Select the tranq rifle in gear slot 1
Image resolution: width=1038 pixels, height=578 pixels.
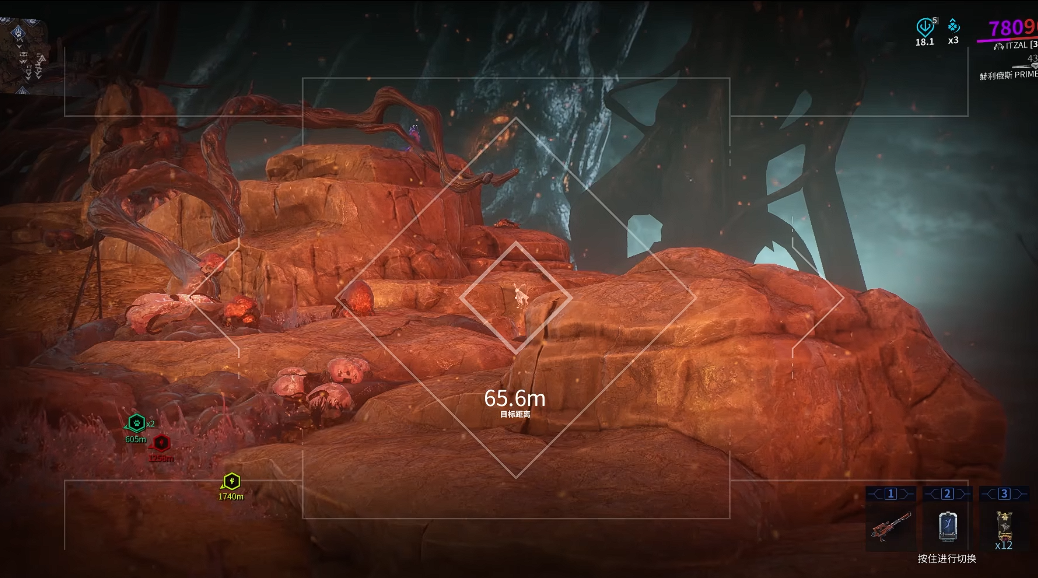point(890,524)
